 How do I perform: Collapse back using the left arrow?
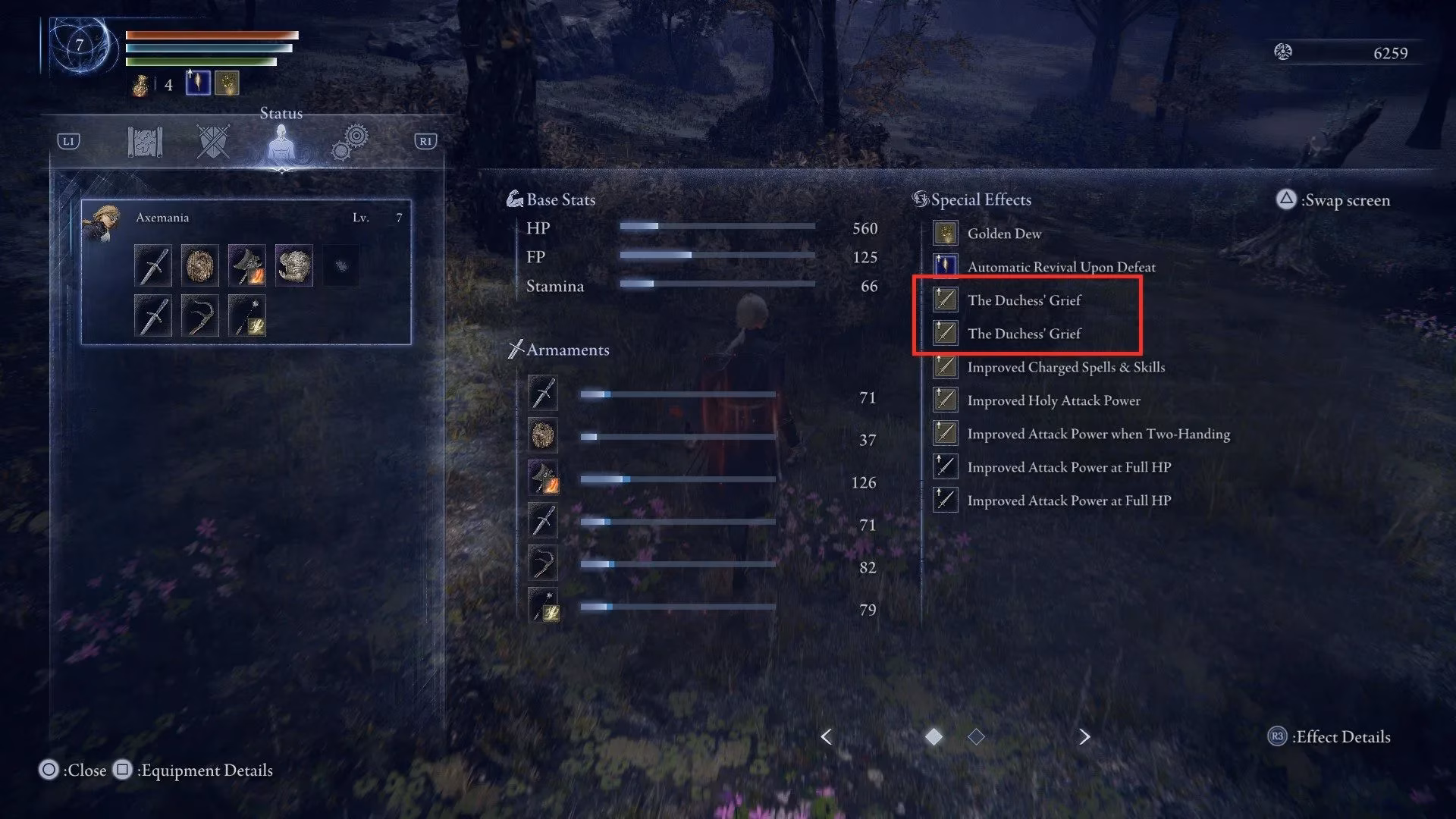(825, 736)
